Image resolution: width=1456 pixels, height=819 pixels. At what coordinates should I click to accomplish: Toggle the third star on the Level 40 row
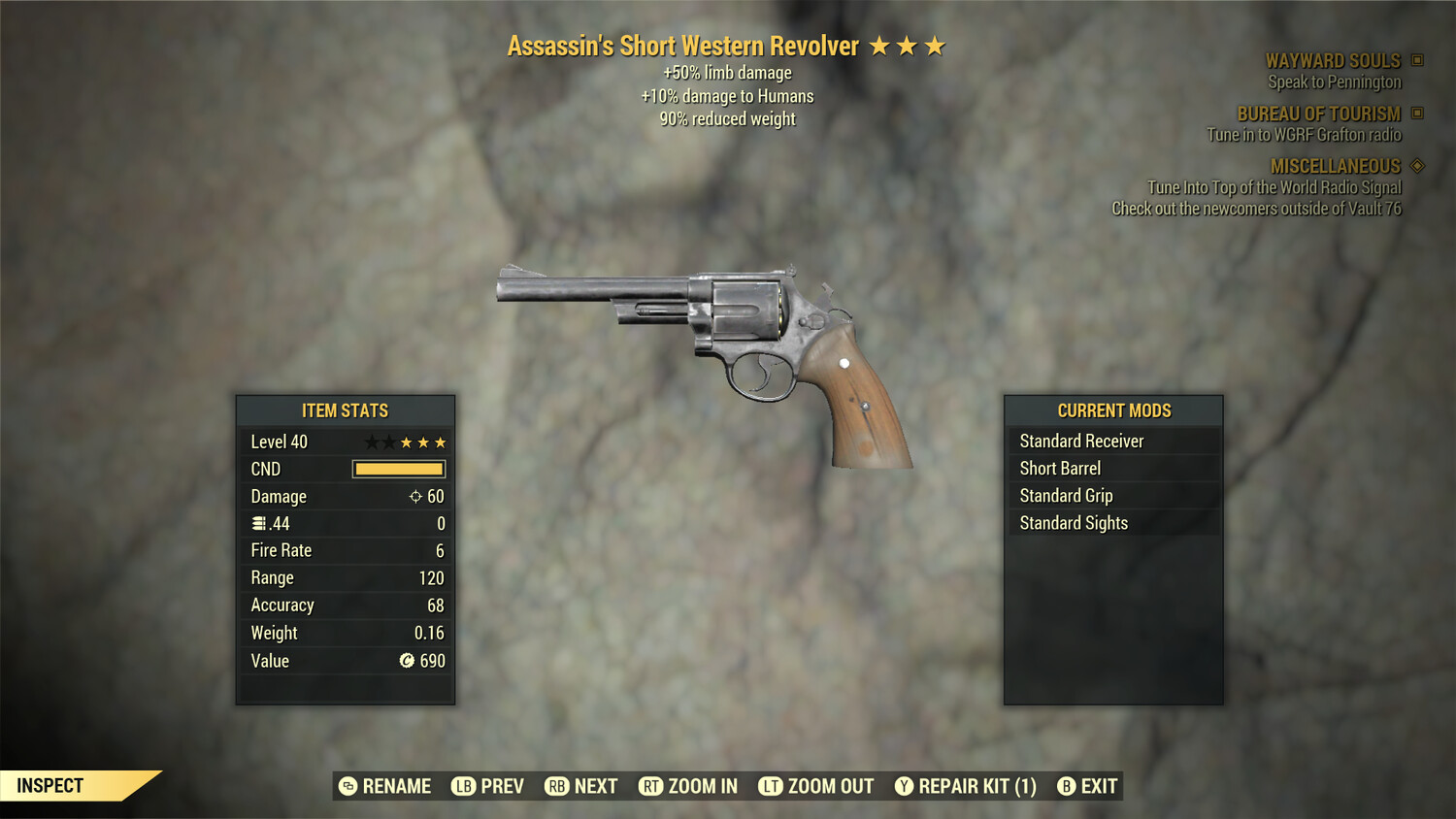(407, 442)
